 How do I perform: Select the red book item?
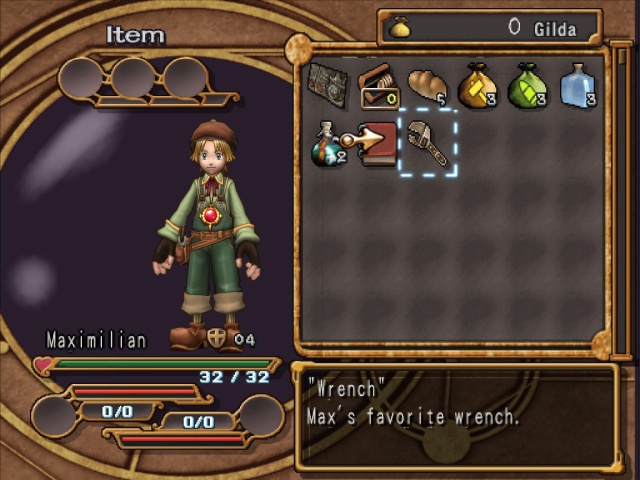click(379, 143)
